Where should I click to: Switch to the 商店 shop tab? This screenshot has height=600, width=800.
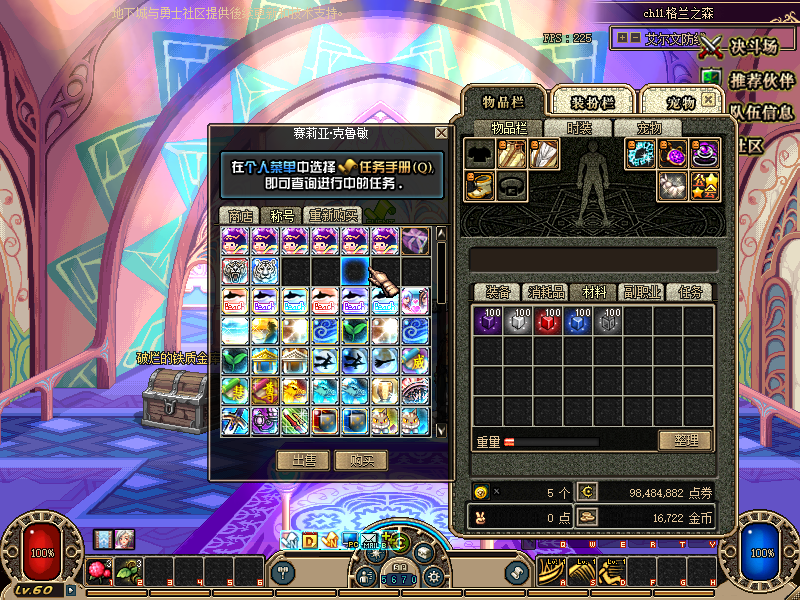tap(240, 215)
